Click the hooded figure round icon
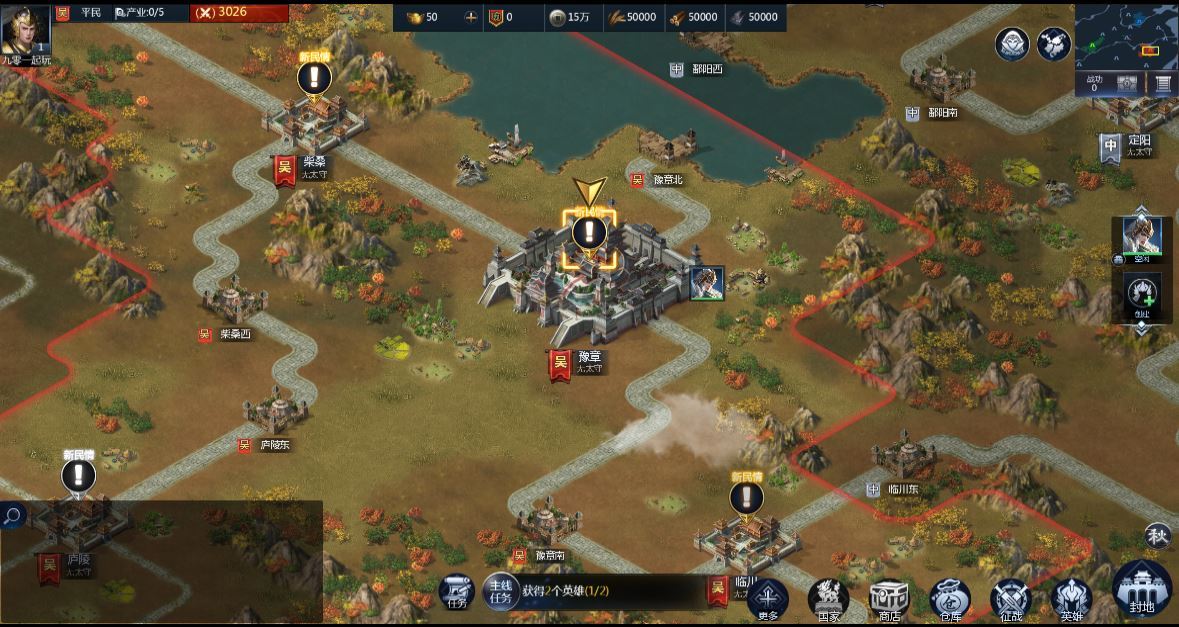The width and height of the screenshot is (1179, 627). (1012, 44)
